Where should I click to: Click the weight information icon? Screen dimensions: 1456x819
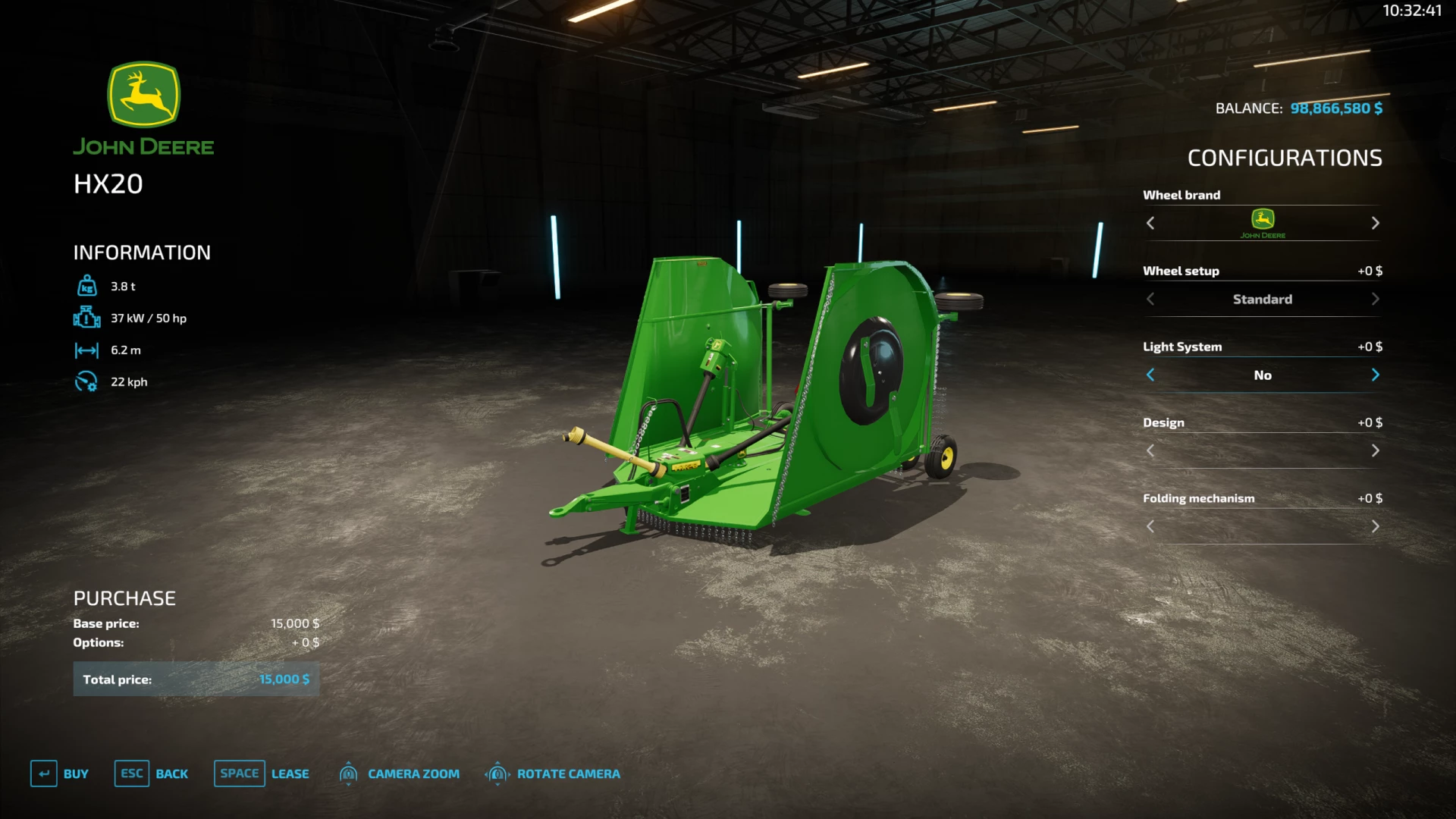click(x=87, y=286)
